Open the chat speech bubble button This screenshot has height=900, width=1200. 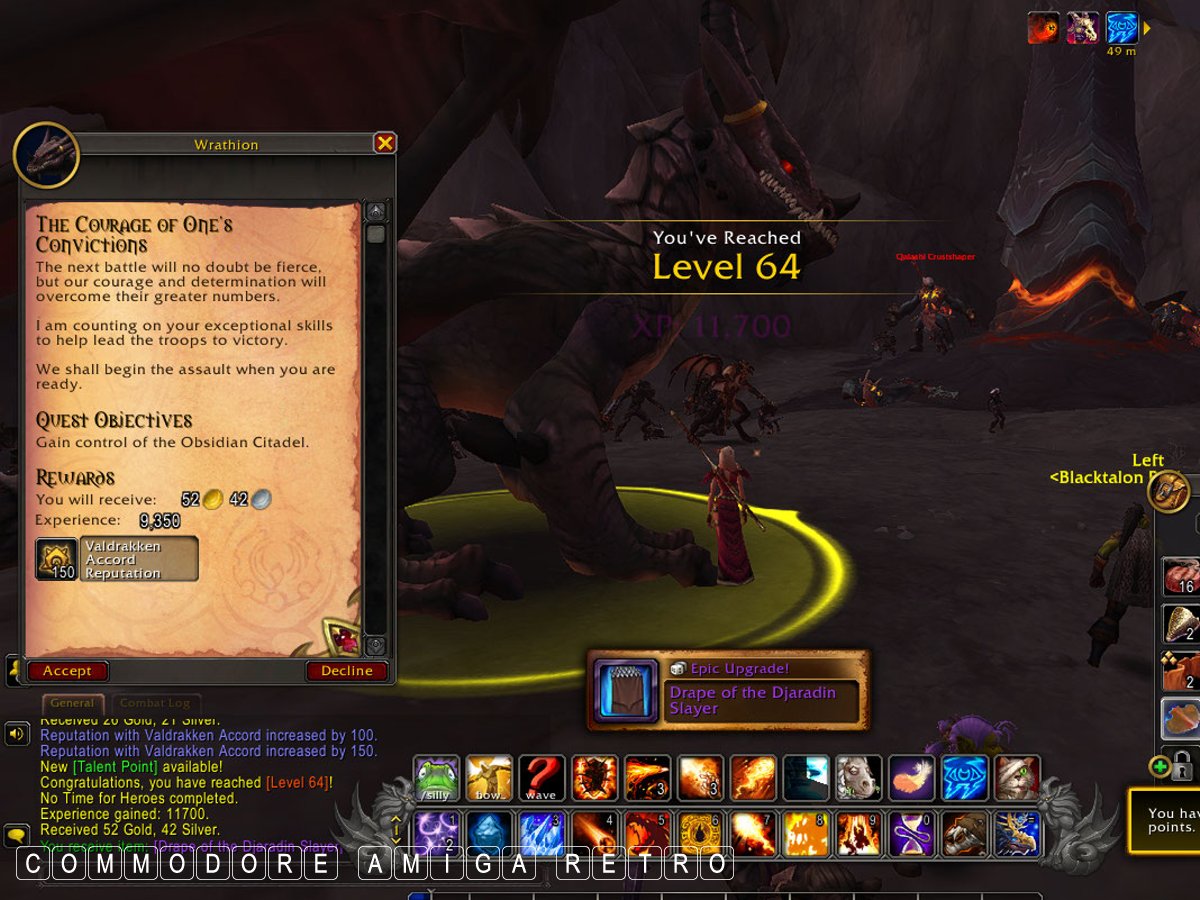17,833
